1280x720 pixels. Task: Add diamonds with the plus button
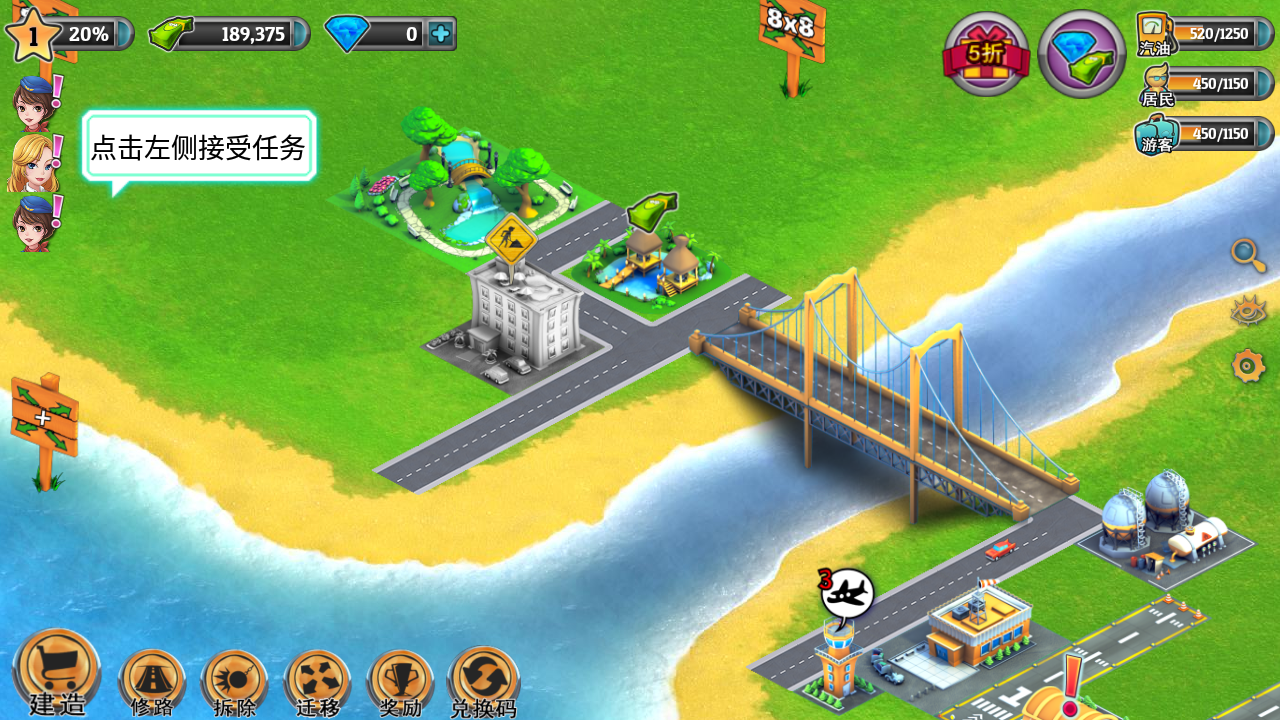tap(440, 34)
